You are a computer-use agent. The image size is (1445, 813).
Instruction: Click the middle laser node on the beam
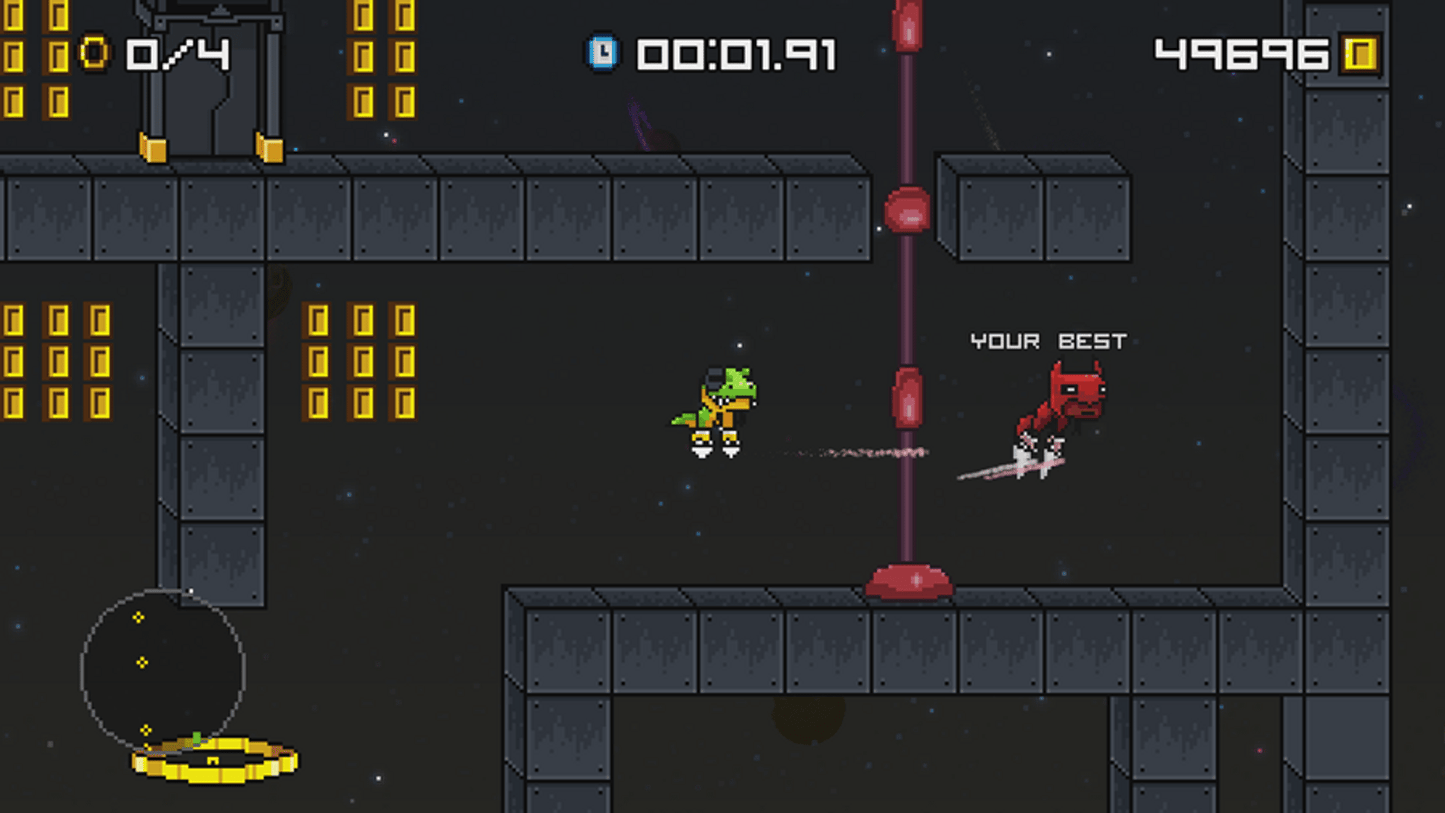point(907,395)
